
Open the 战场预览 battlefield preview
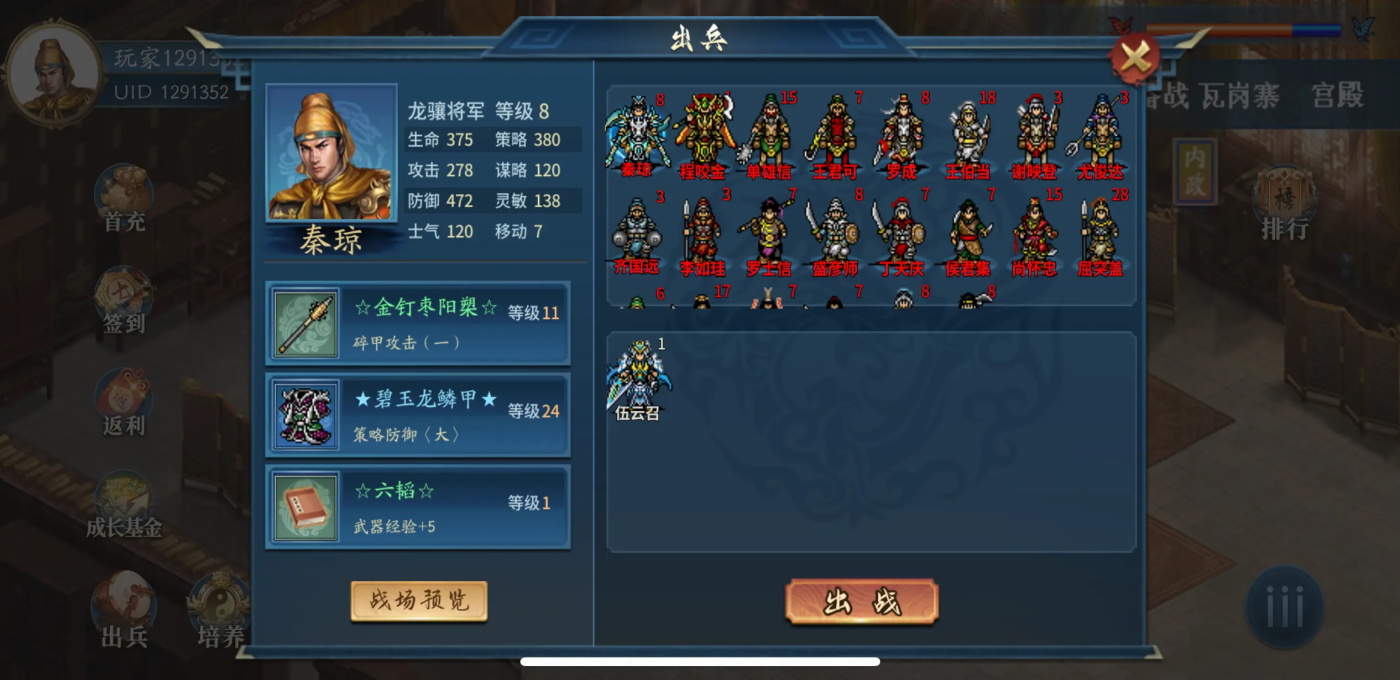tap(419, 601)
